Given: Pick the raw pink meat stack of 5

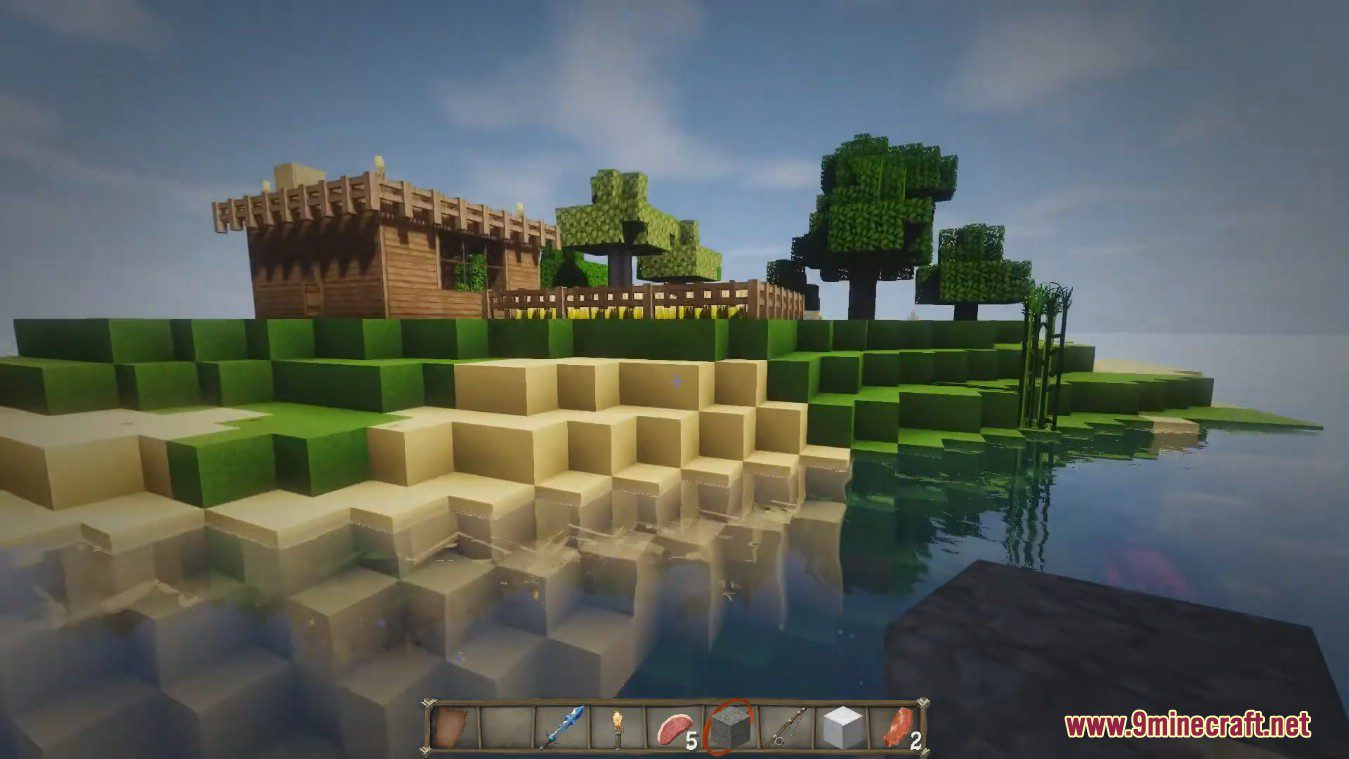Looking at the screenshot, I should [x=670, y=728].
